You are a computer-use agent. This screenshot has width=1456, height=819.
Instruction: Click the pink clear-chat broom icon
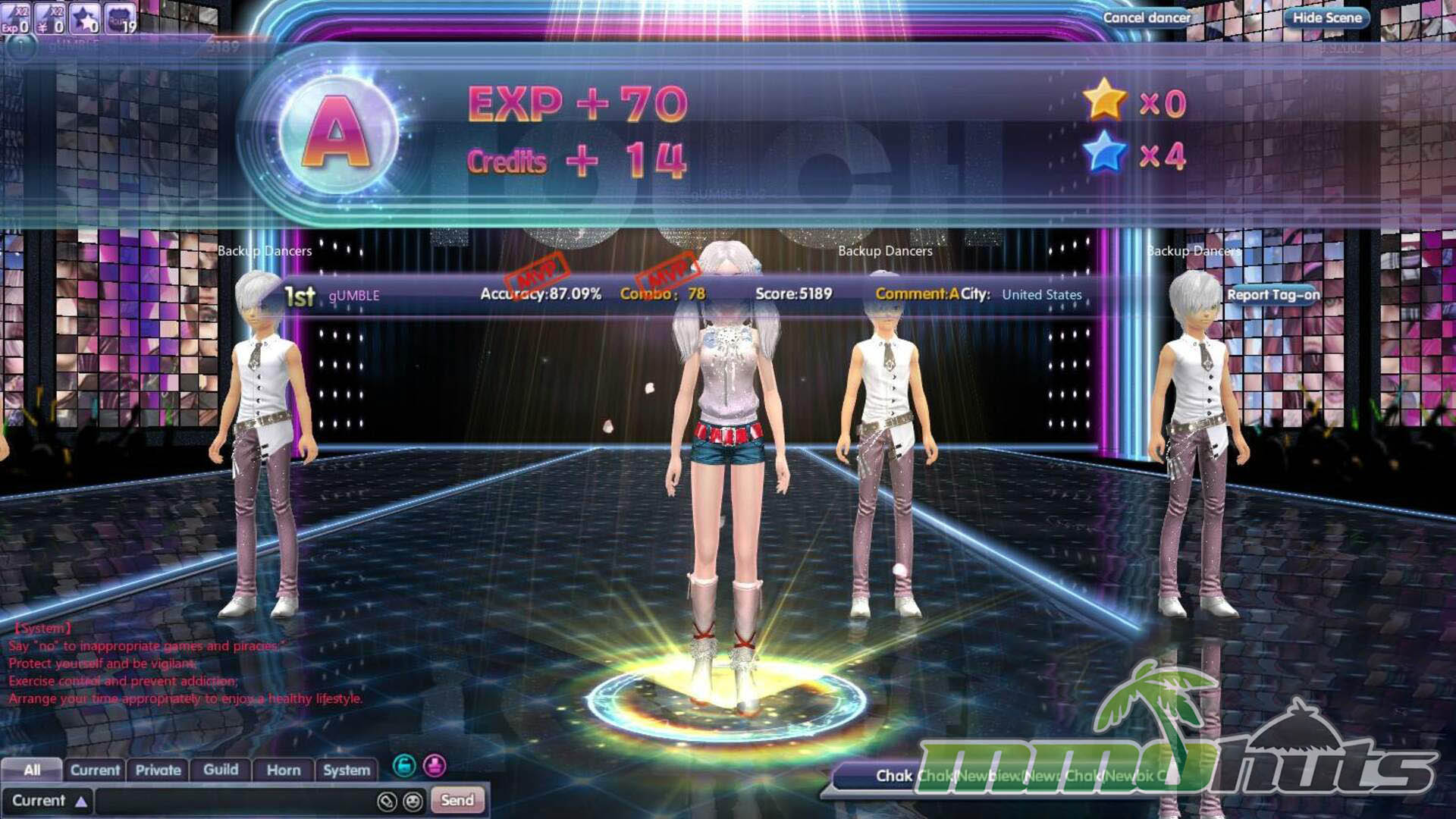(435, 766)
